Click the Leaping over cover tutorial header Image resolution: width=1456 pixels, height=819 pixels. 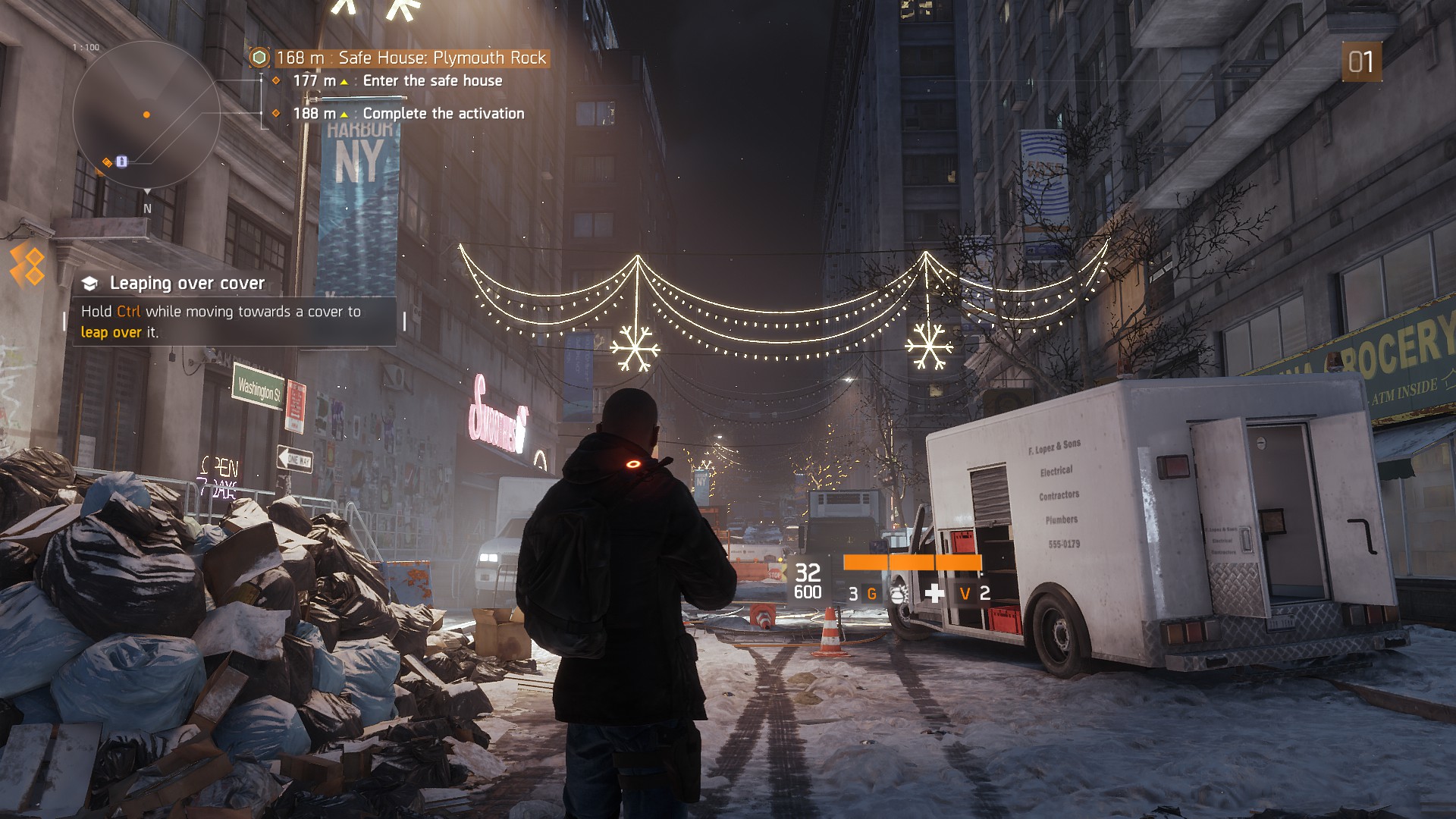pos(187,283)
